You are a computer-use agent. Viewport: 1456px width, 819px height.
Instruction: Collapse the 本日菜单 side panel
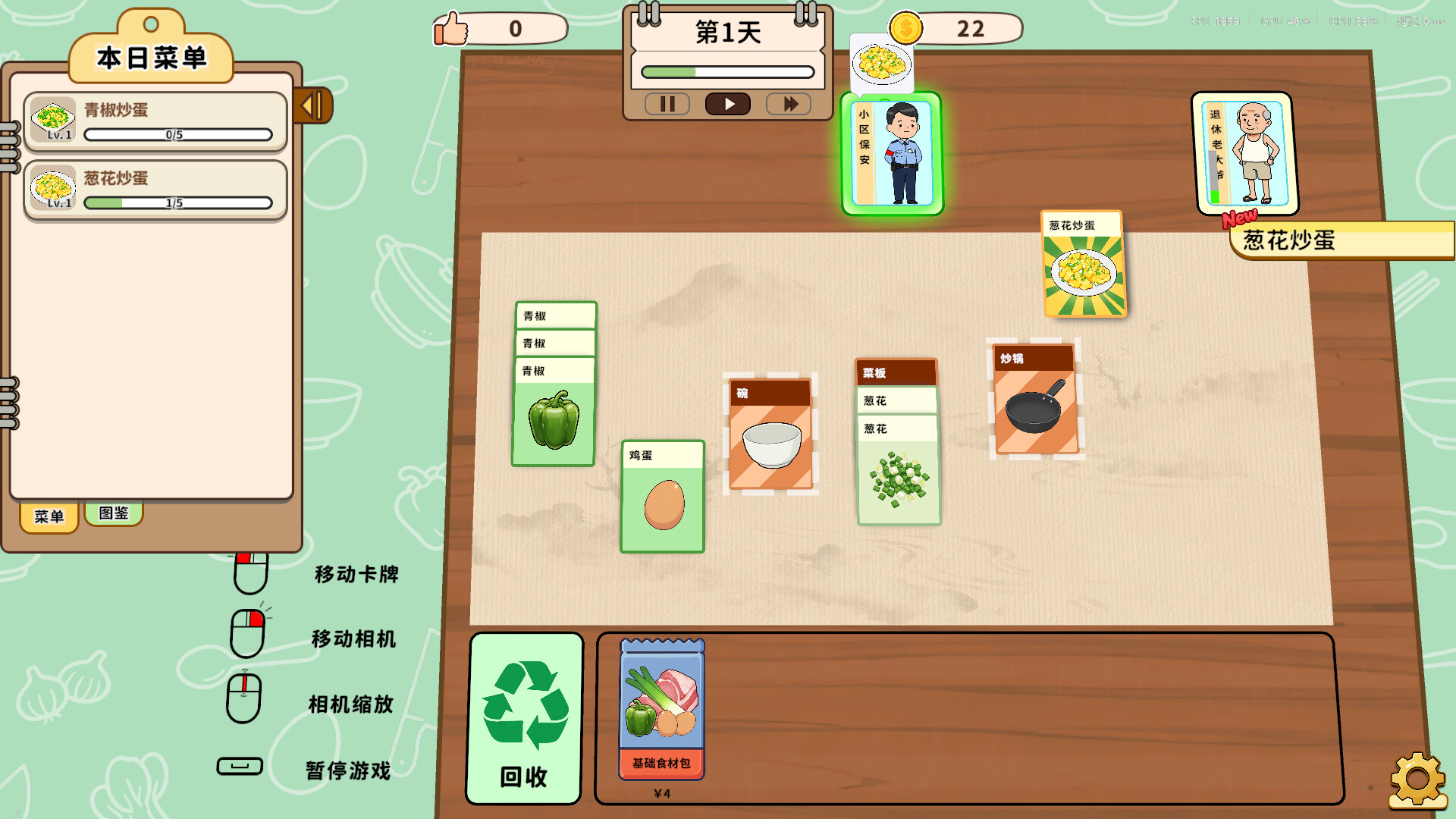[x=312, y=106]
